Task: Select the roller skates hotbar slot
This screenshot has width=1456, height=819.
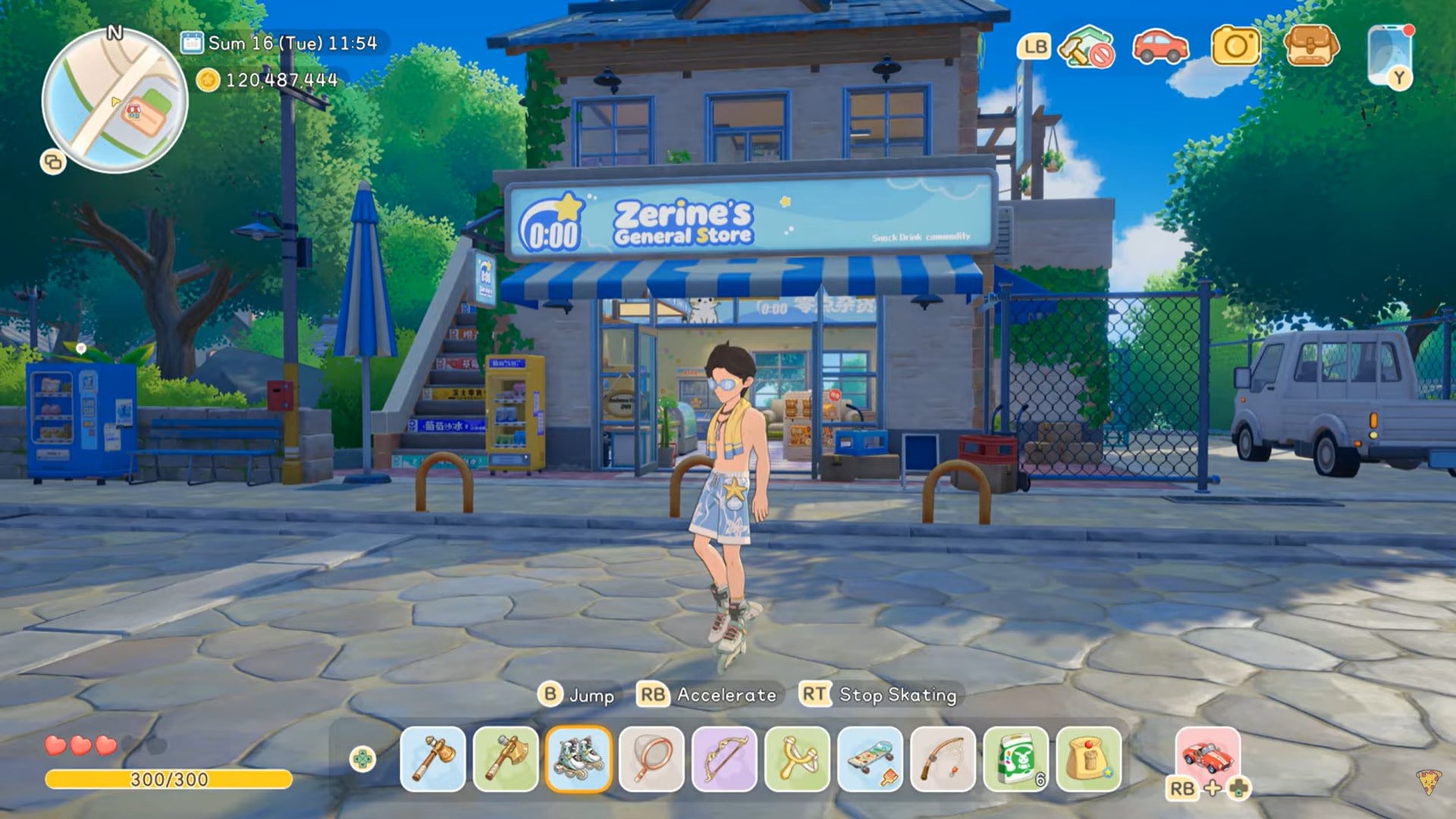Action: point(579,759)
